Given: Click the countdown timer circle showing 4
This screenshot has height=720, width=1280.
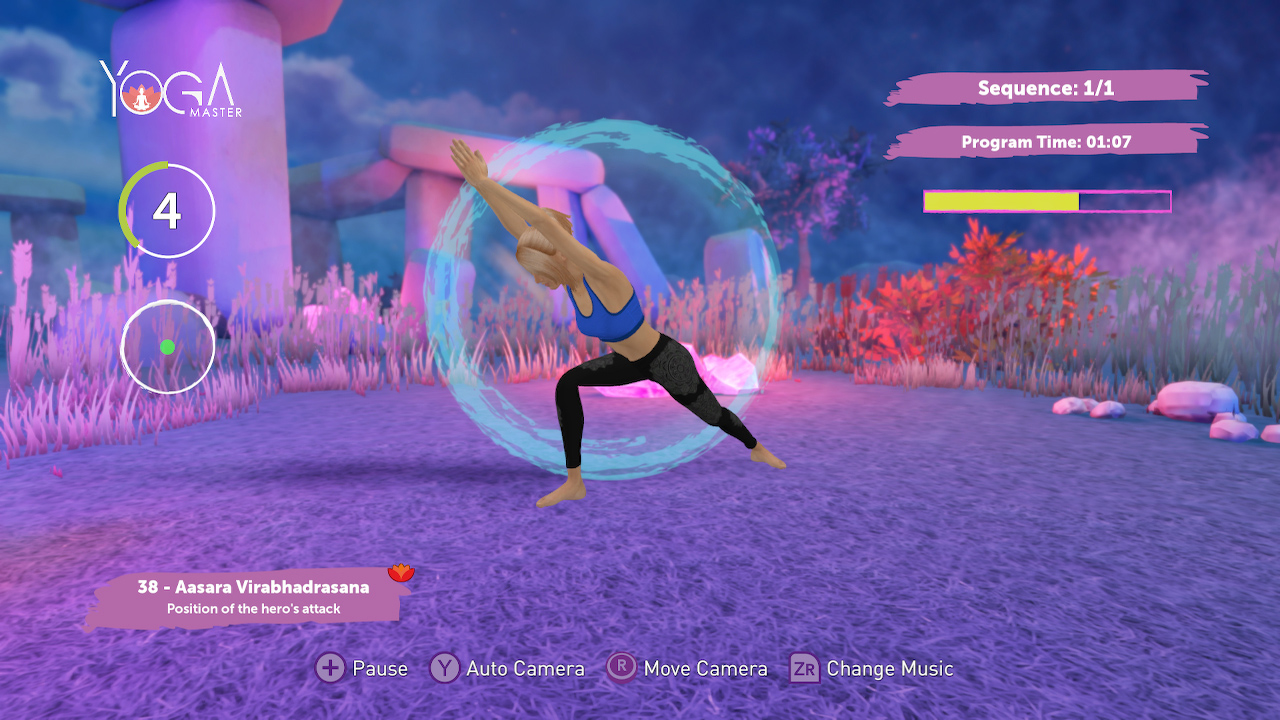Looking at the screenshot, I should [166, 211].
